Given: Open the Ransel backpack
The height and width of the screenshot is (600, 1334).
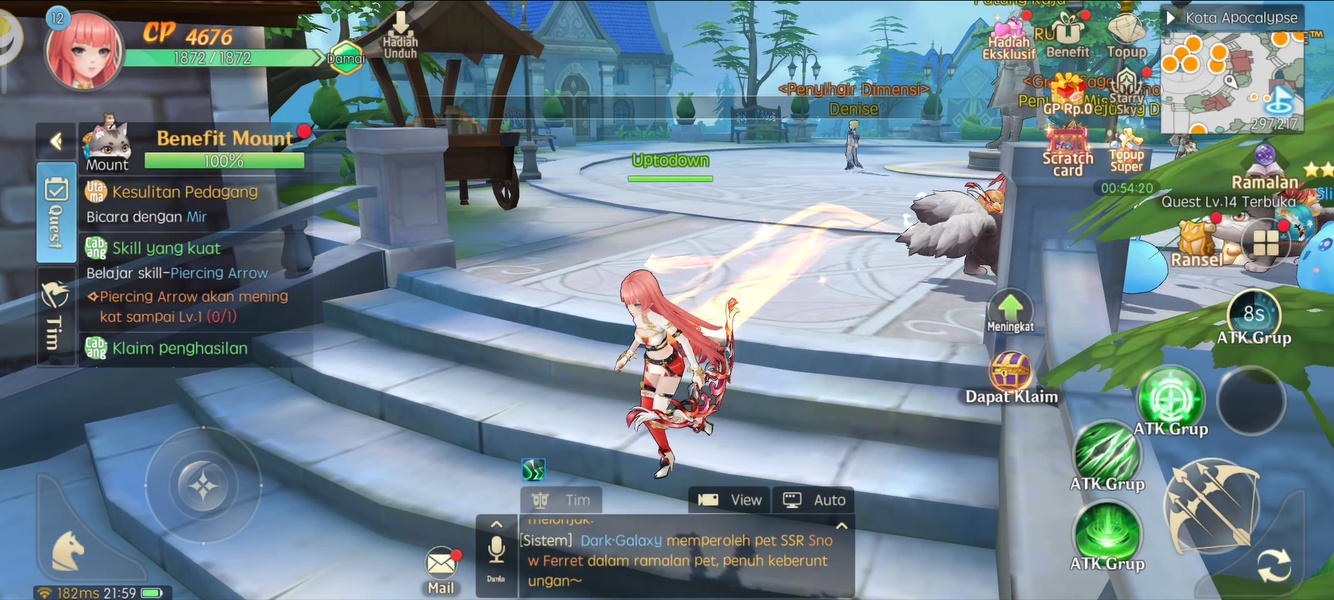Looking at the screenshot, I should pos(1196,240).
